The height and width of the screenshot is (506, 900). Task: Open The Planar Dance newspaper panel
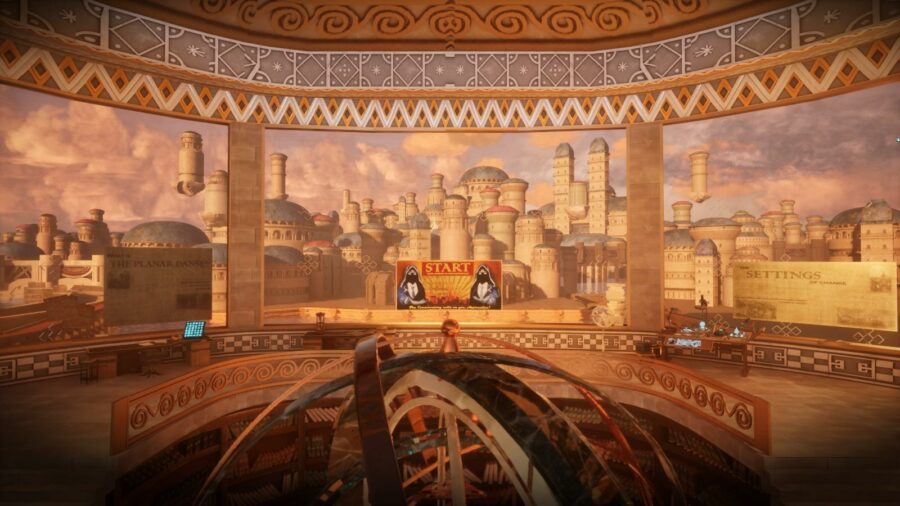[x=158, y=286]
